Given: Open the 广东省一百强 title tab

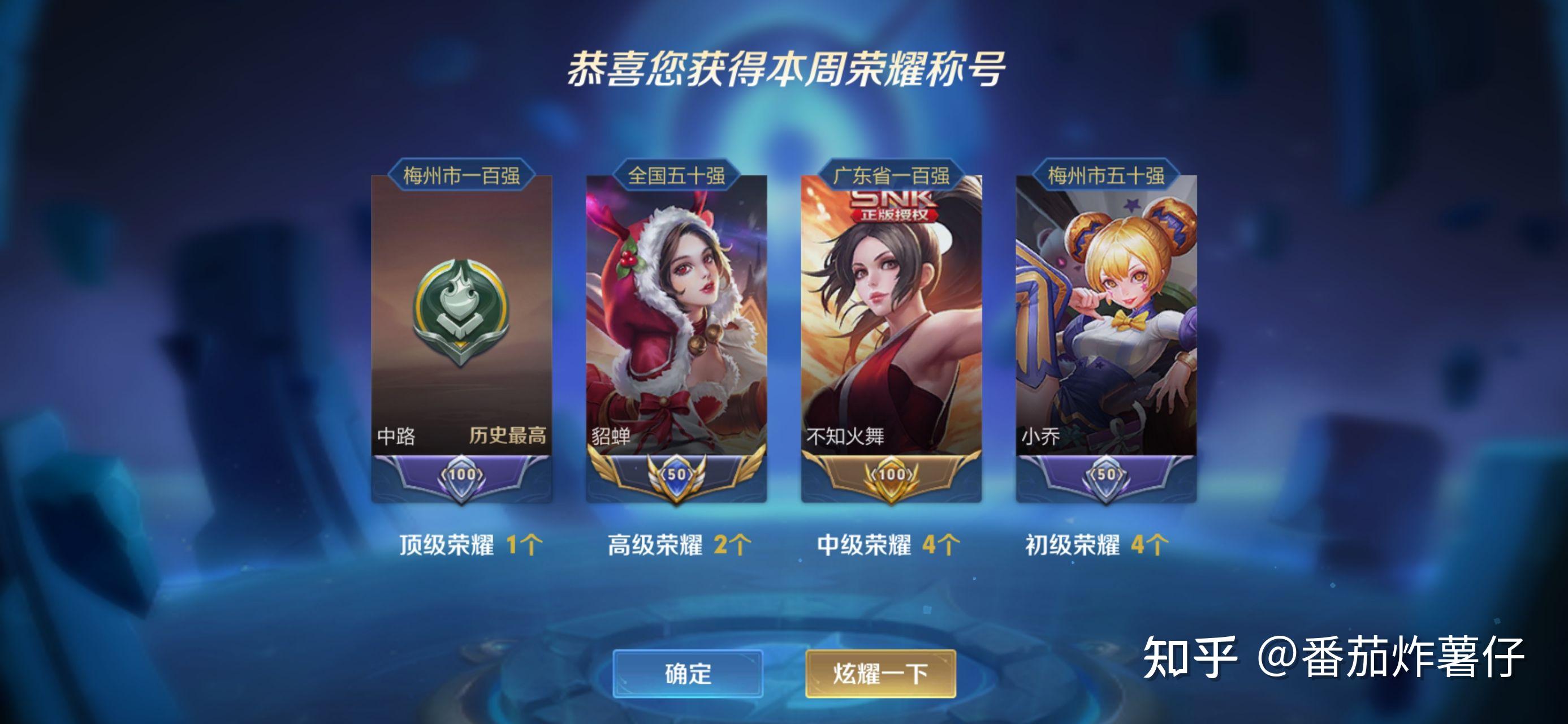Looking at the screenshot, I should click(x=892, y=178).
